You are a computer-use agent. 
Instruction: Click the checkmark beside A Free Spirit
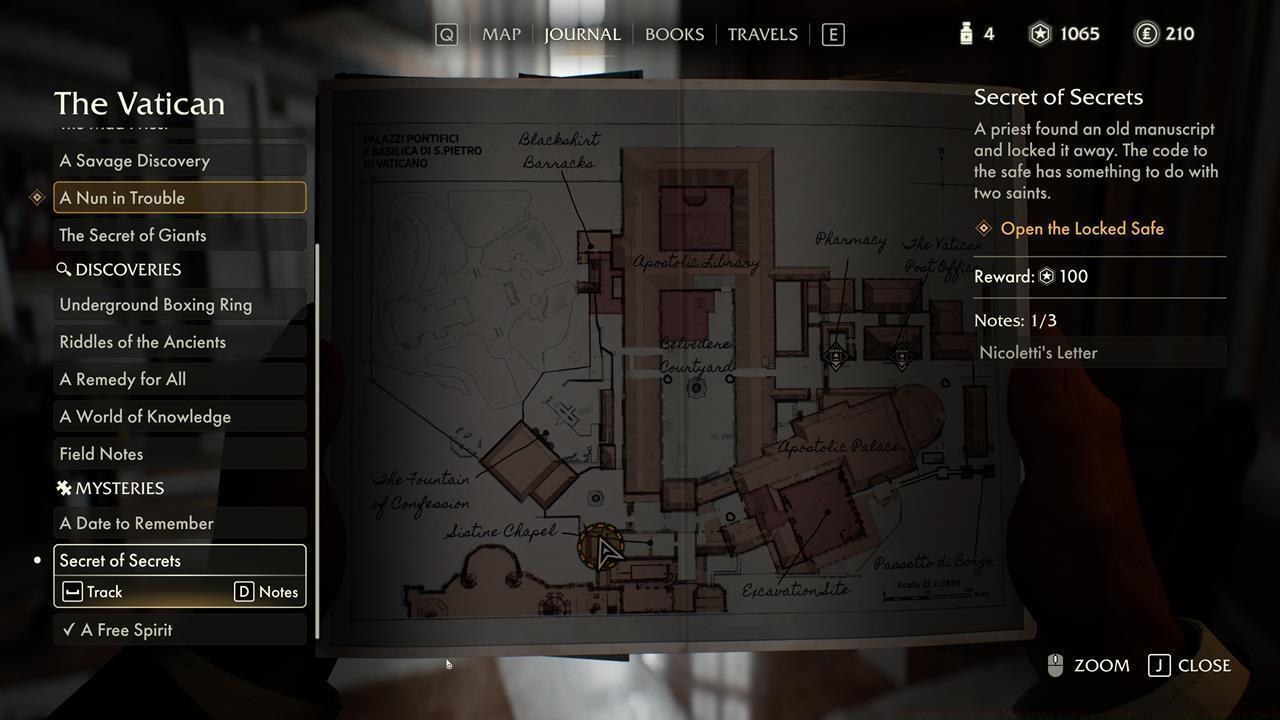(x=68, y=630)
